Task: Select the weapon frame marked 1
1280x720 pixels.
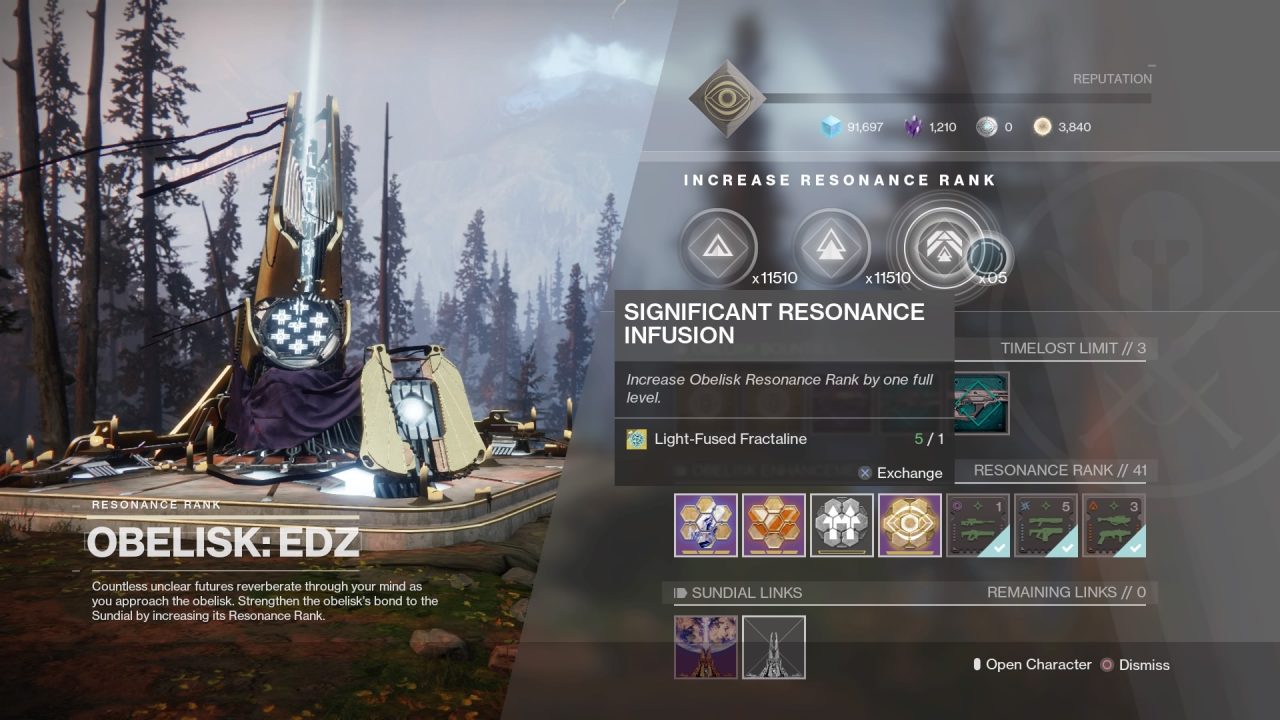Action: (978, 525)
